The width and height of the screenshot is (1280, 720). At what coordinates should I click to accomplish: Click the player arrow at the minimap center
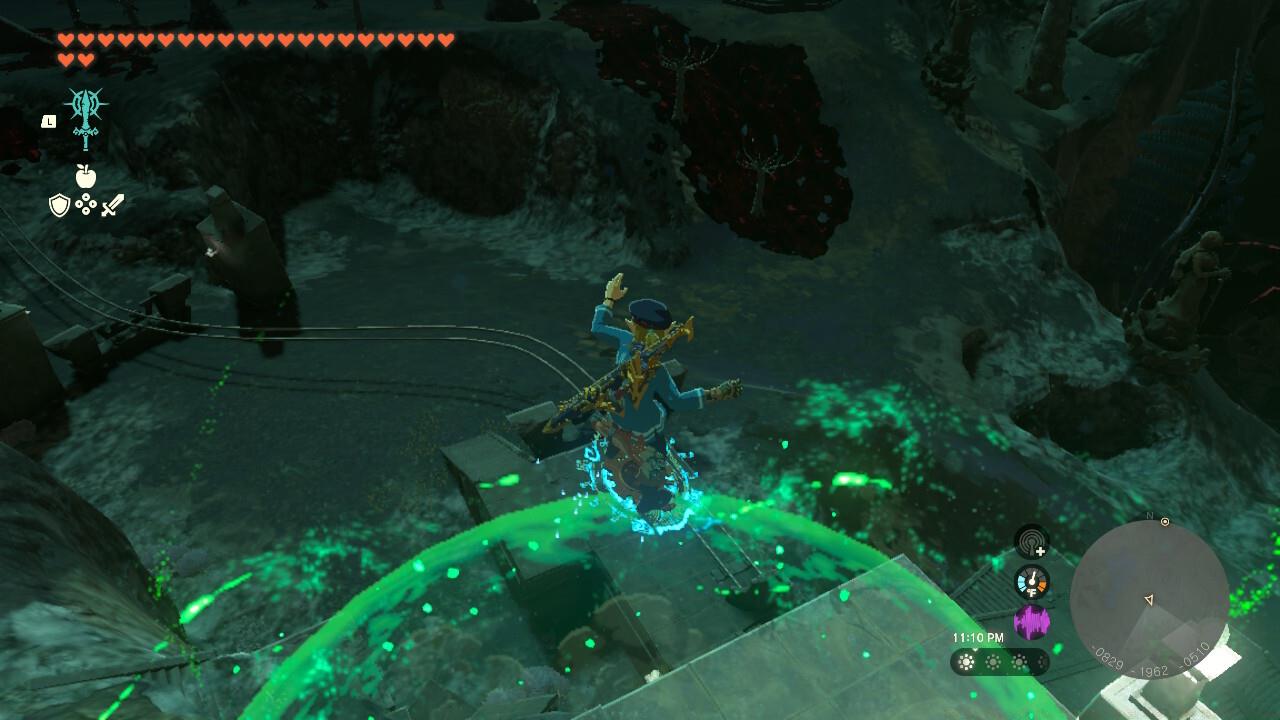(x=1149, y=600)
